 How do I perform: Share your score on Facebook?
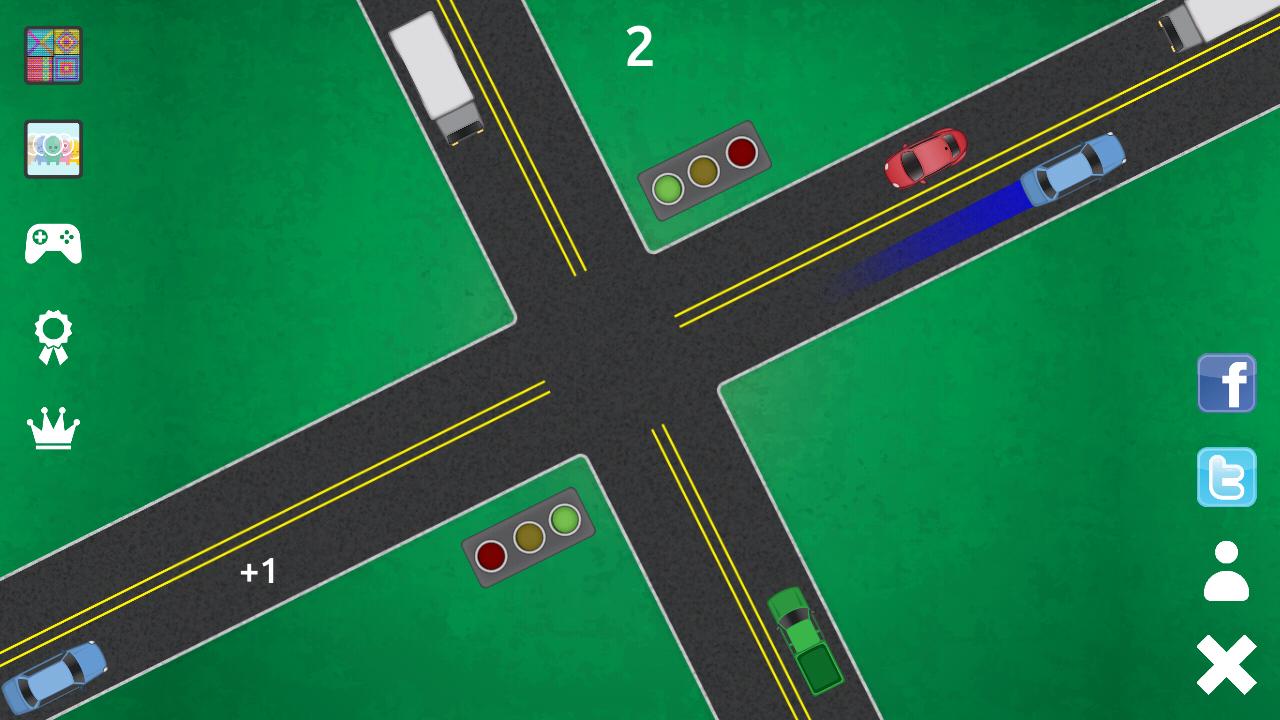coord(1226,383)
